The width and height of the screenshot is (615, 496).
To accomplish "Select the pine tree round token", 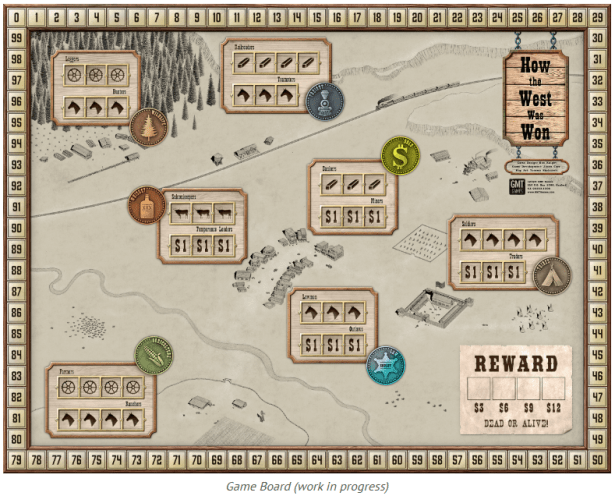I will (149, 129).
